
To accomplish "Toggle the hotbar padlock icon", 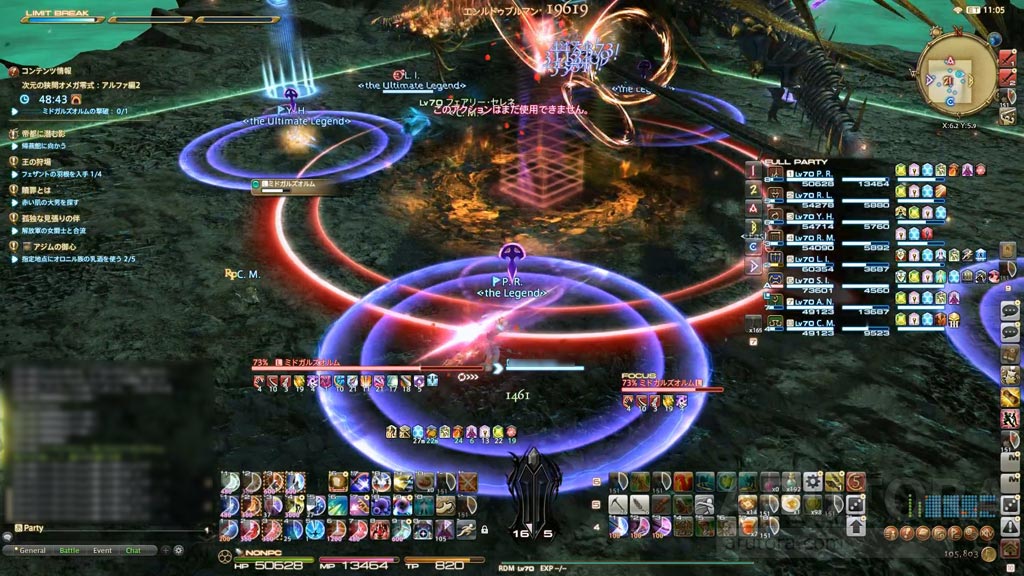I will [484, 529].
